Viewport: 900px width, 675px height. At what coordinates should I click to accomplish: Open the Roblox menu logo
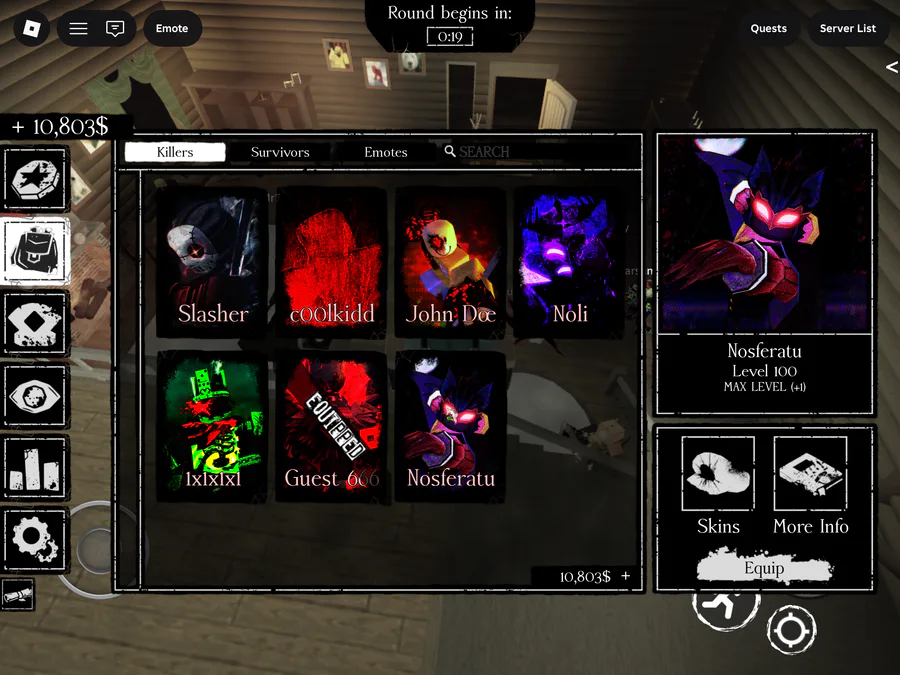coord(32,28)
